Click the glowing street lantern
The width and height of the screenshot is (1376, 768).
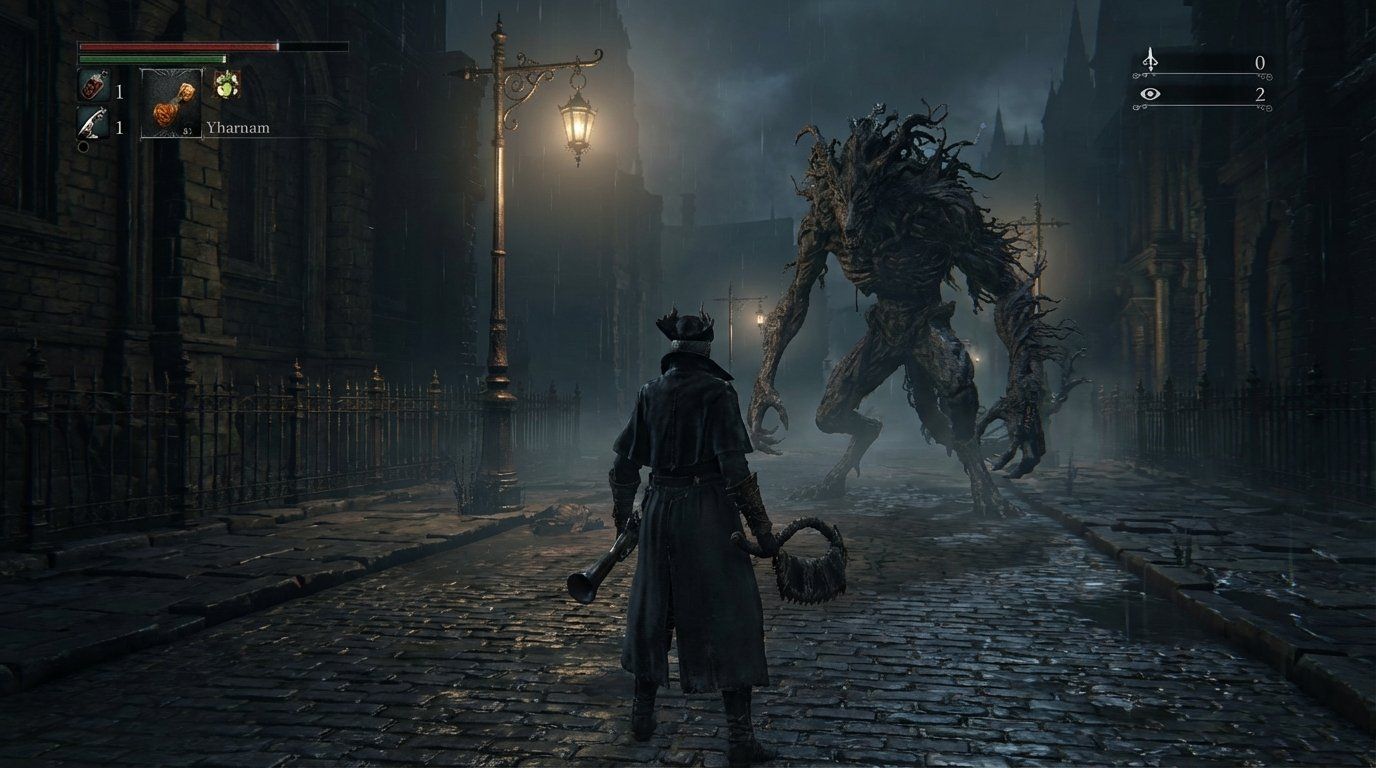click(x=578, y=125)
